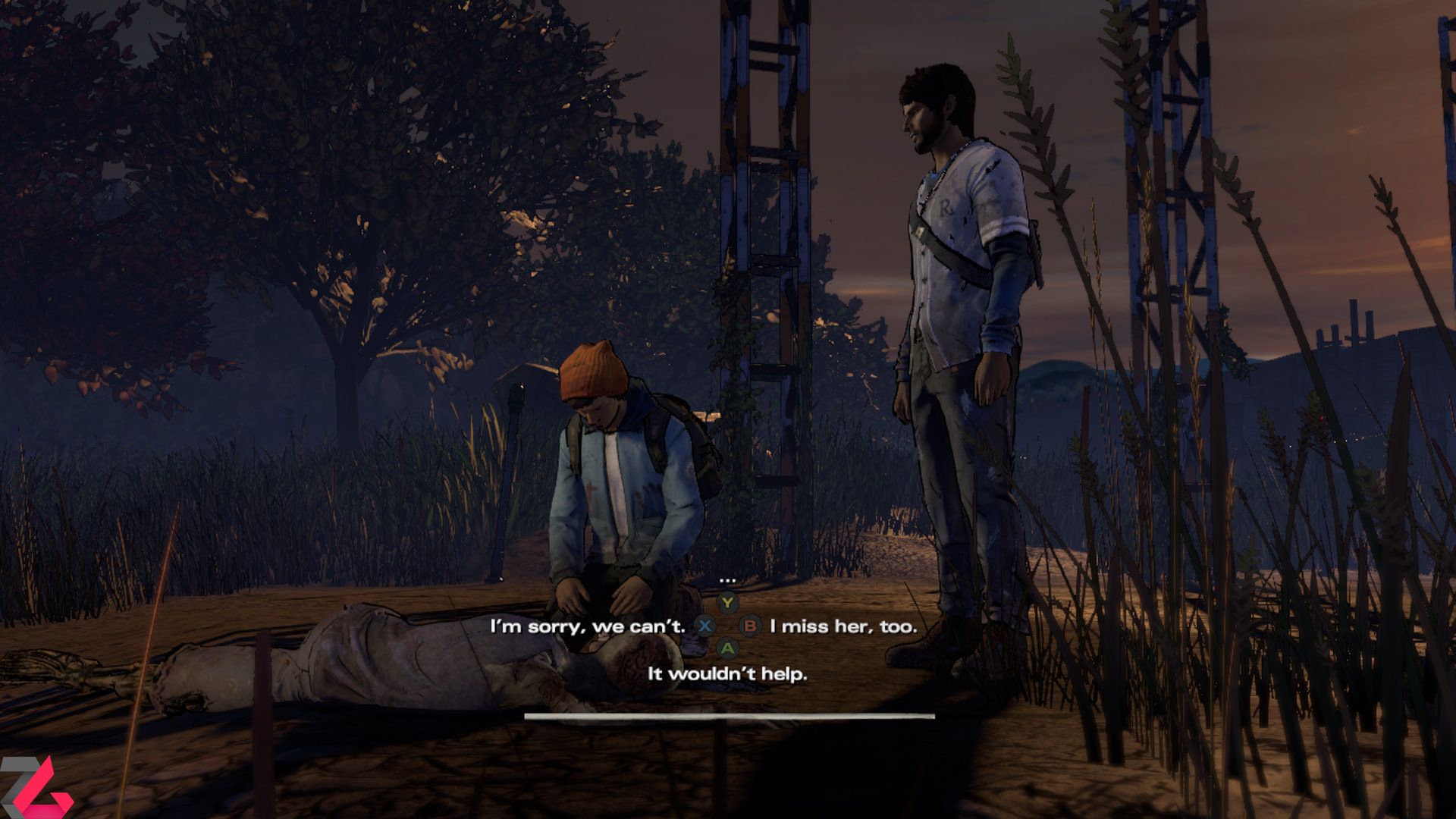This screenshot has height=819, width=1456.
Task: Pick the silent "..." dialogue option
Action: click(x=727, y=581)
